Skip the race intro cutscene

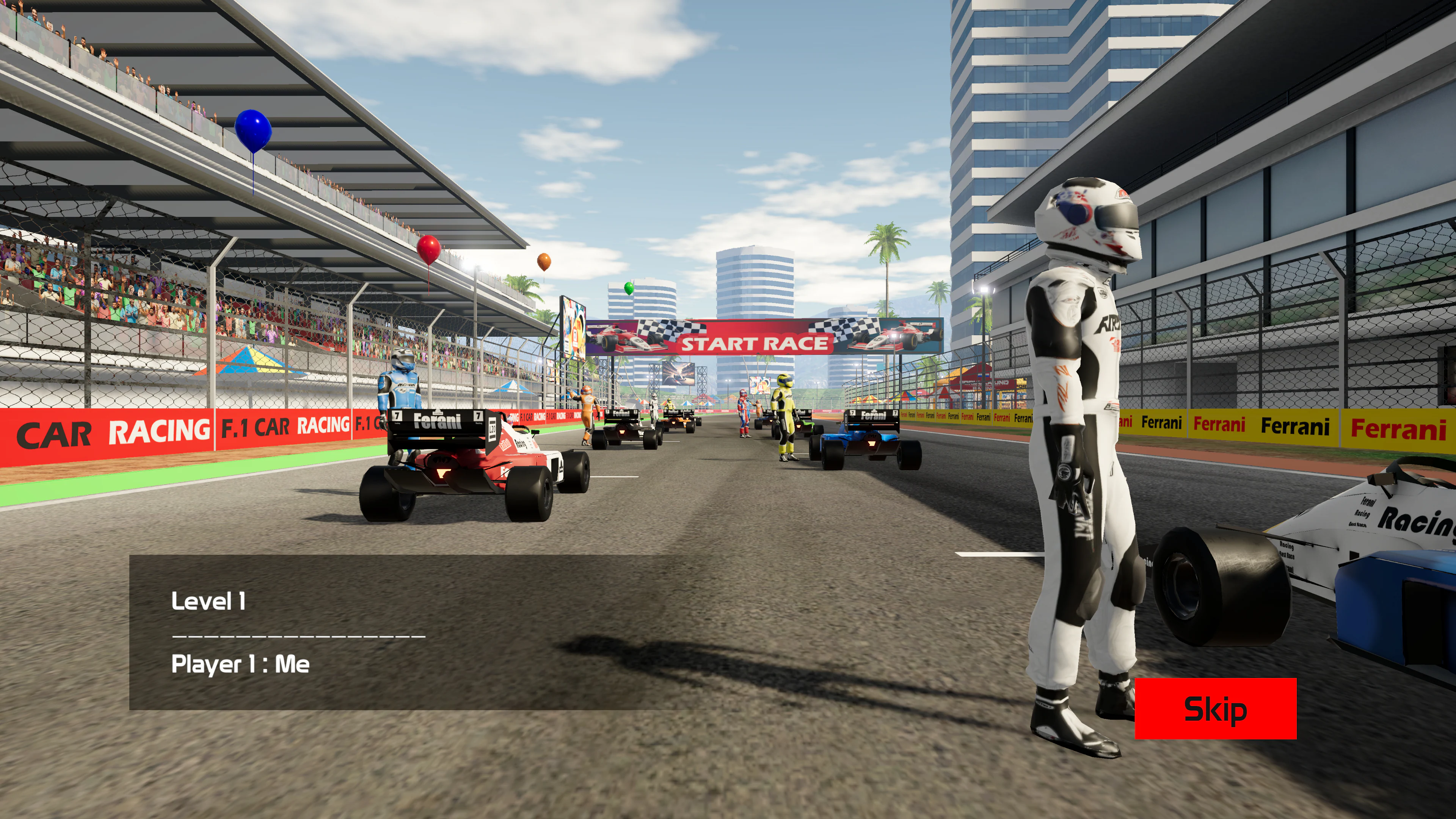1215,708
